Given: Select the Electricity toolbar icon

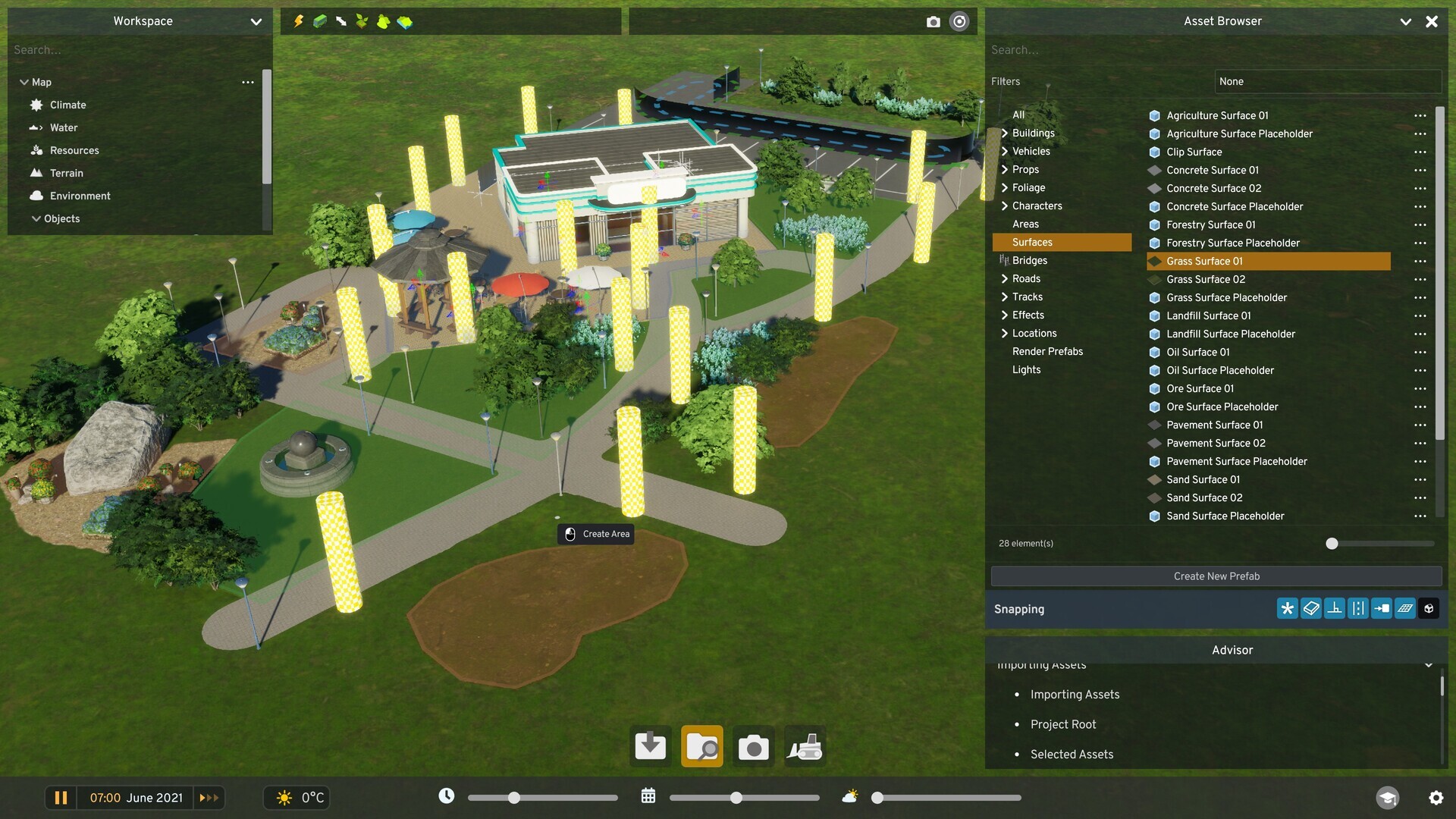Looking at the screenshot, I should point(297,21).
